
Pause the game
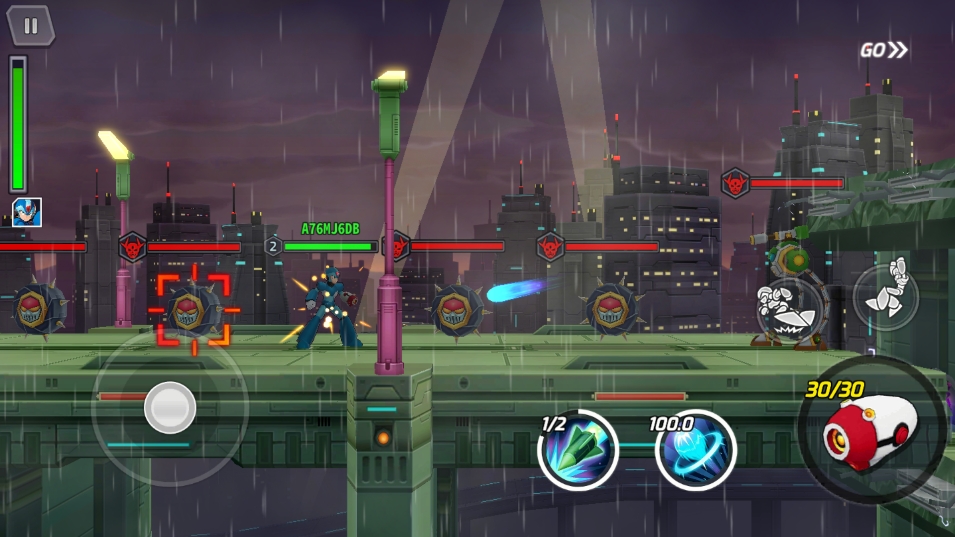[31, 26]
